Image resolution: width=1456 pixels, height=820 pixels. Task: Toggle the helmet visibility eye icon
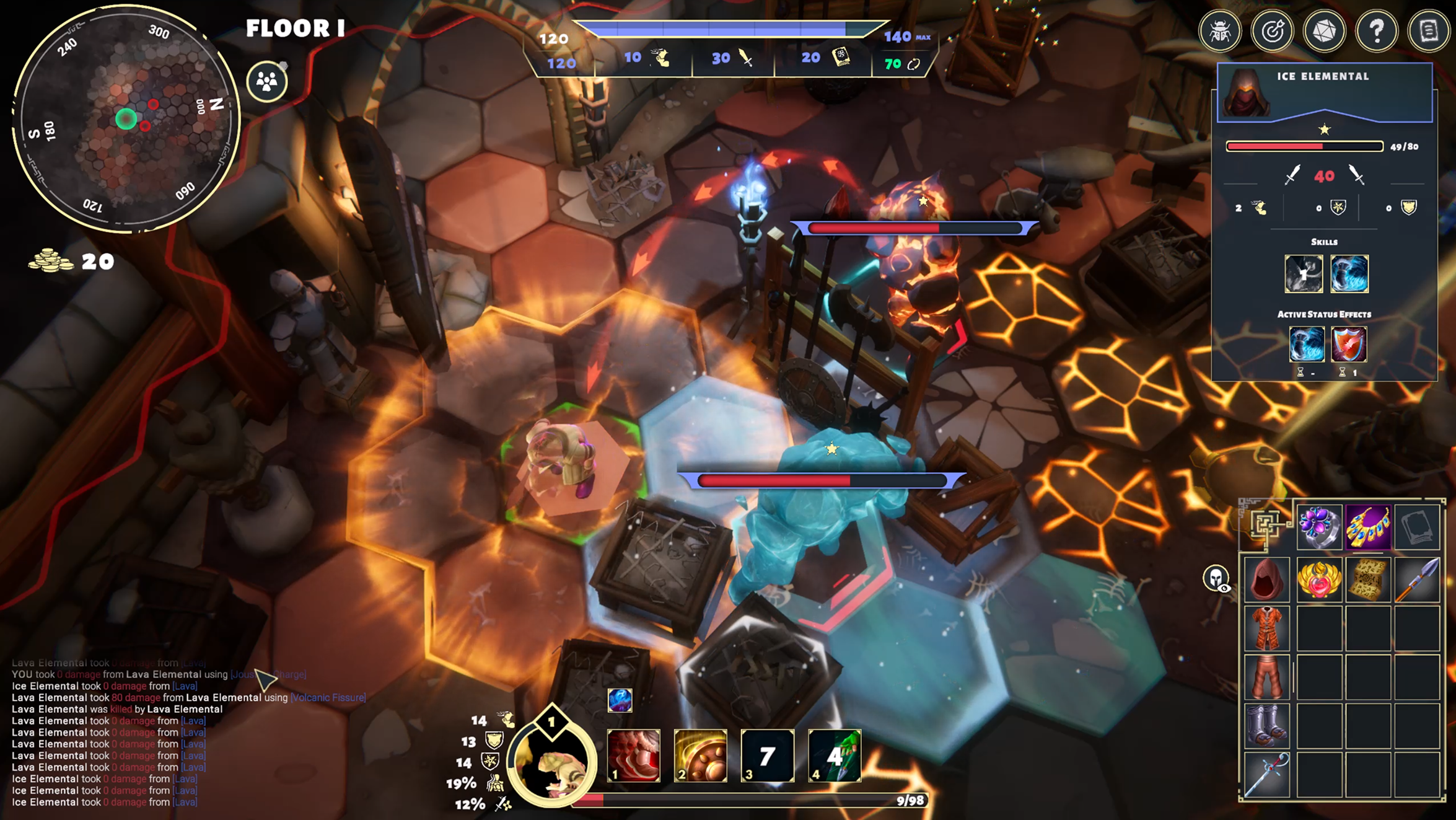coord(1216,578)
